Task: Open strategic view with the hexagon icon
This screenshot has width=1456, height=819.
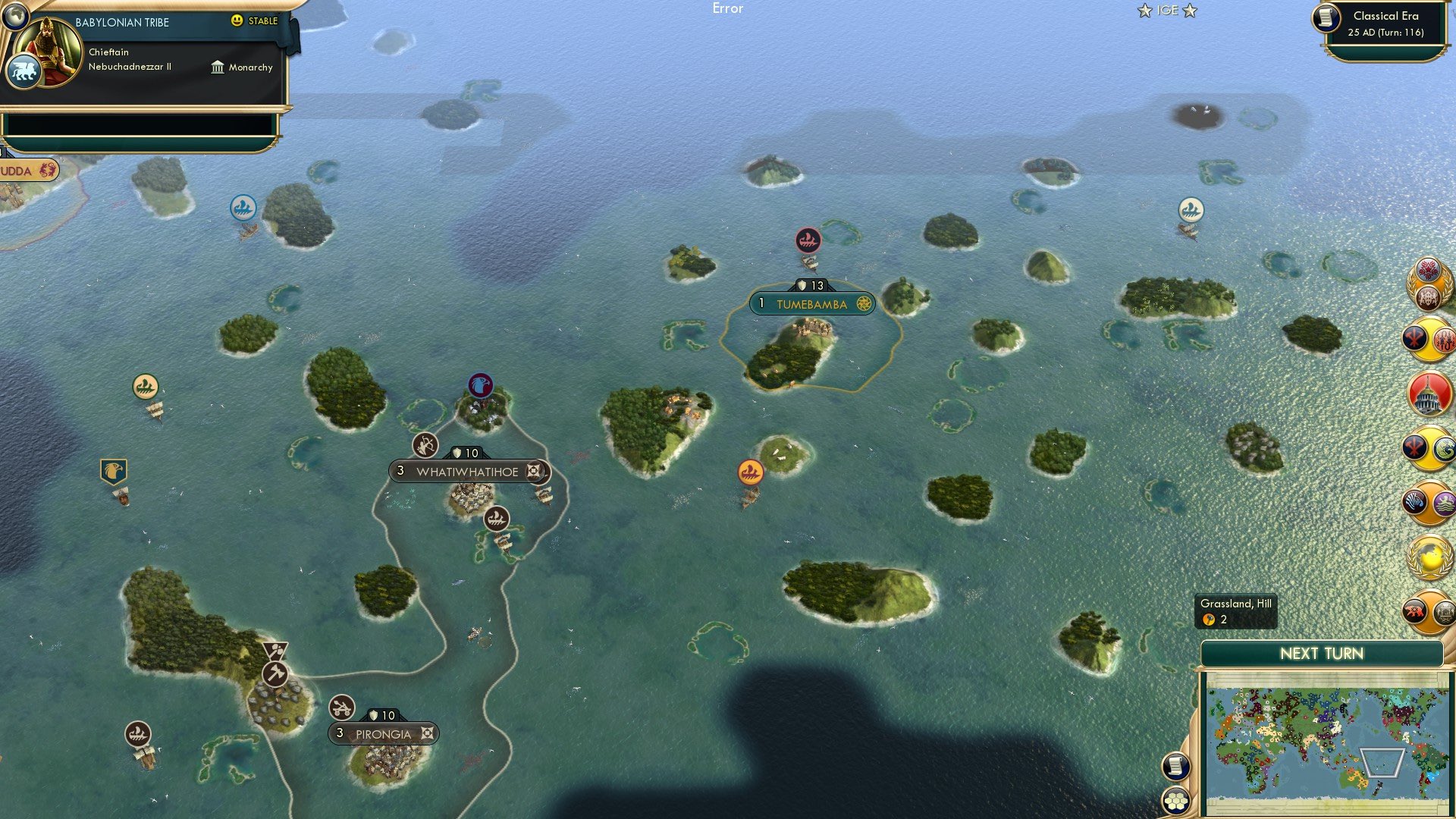Action: 1176,801
